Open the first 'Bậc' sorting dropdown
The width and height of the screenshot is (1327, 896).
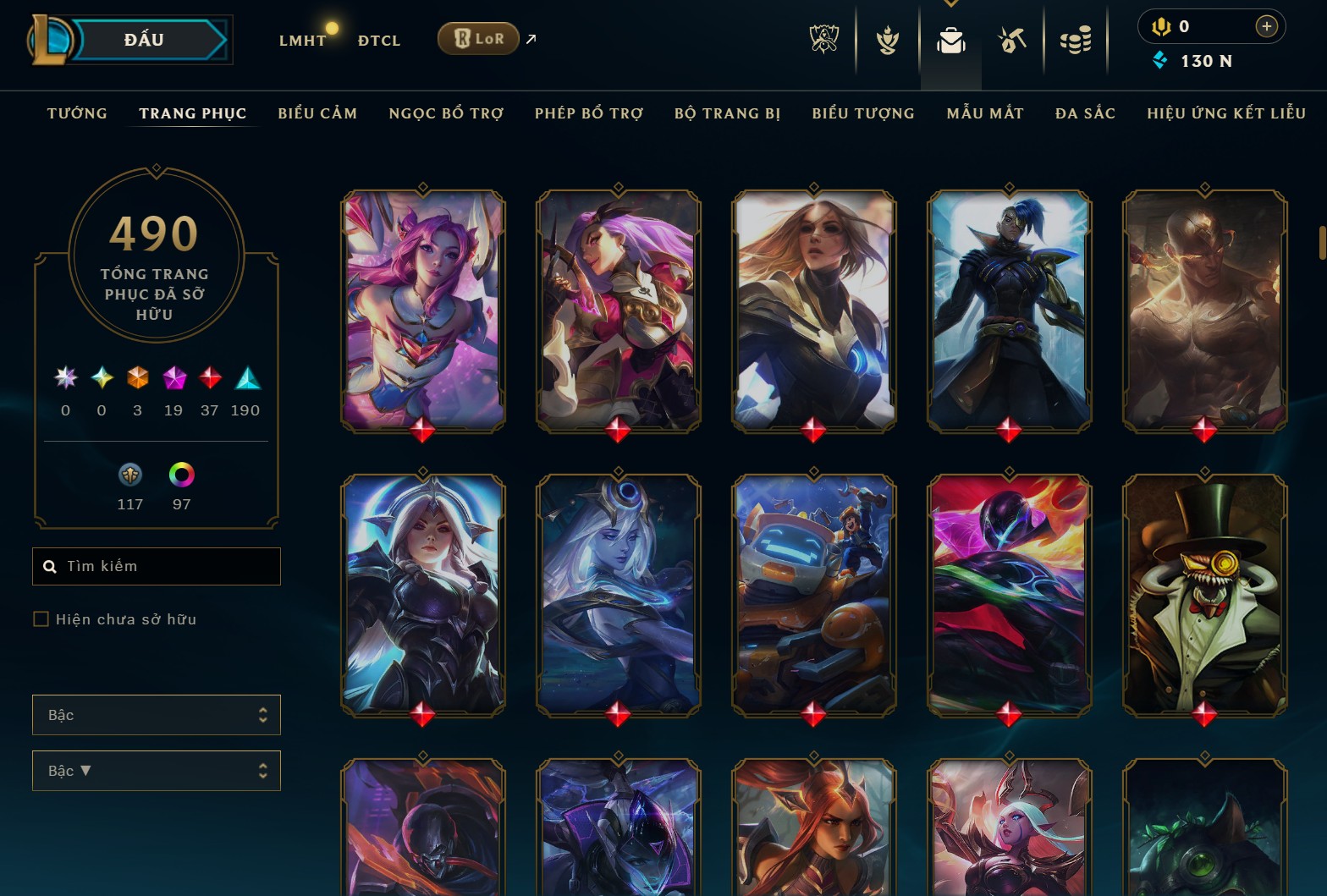pyautogui.click(x=156, y=715)
